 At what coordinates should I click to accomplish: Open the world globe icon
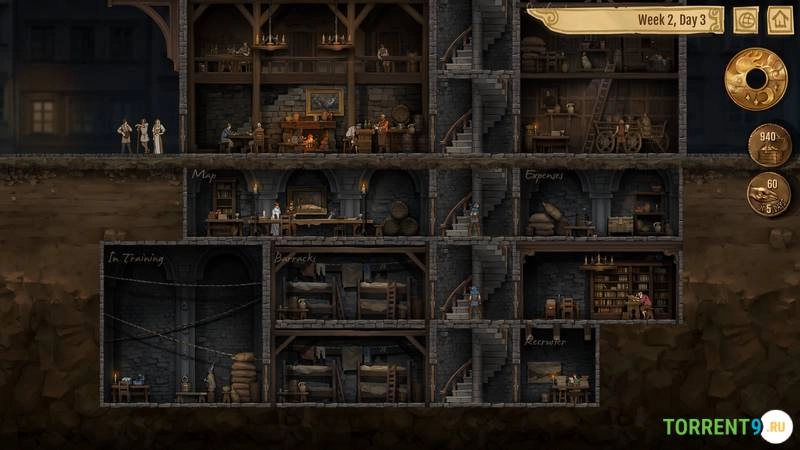tap(746, 20)
